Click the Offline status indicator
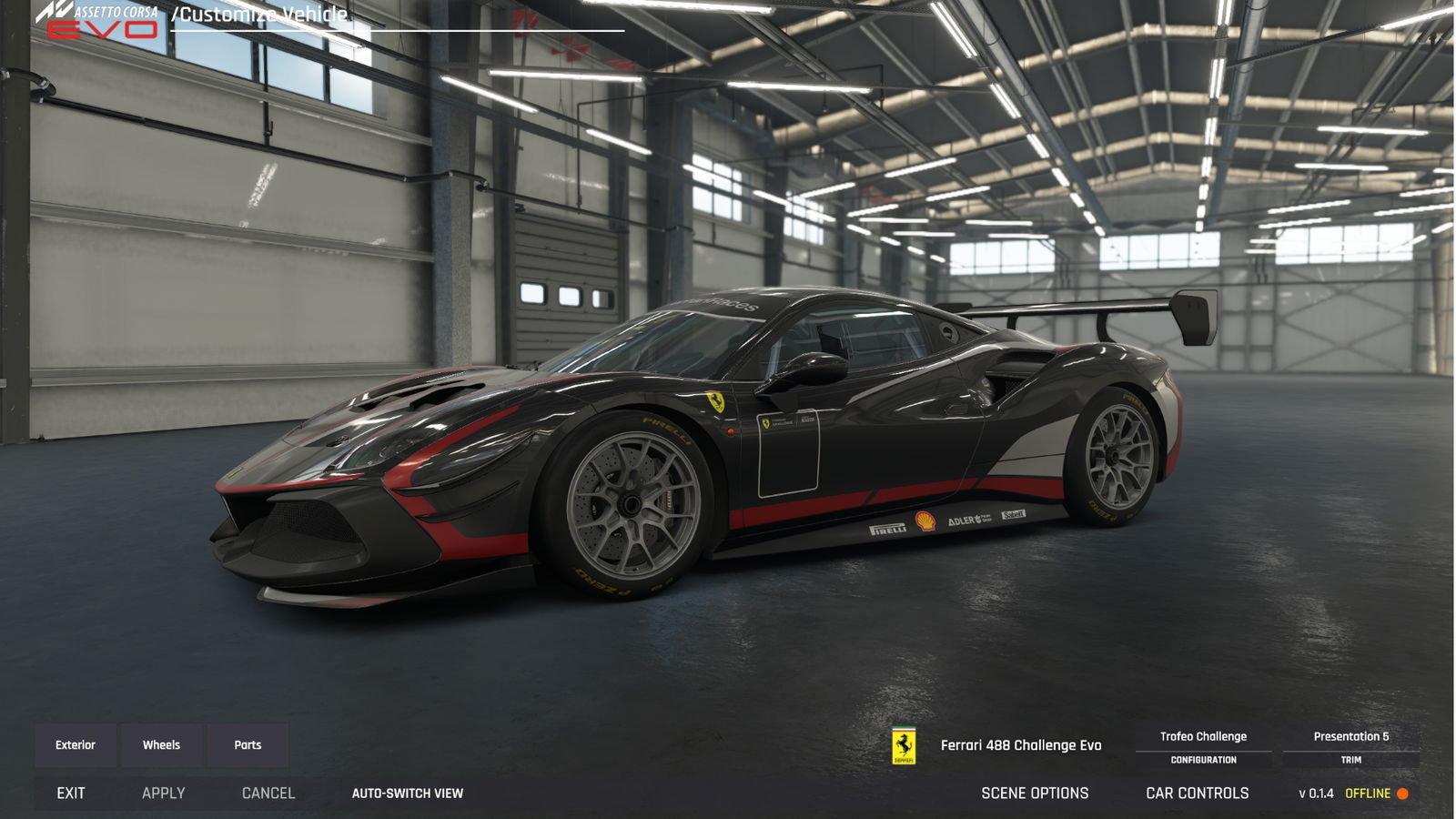The width and height of the screenshot is (1456, 819). tap(1376, 794)
